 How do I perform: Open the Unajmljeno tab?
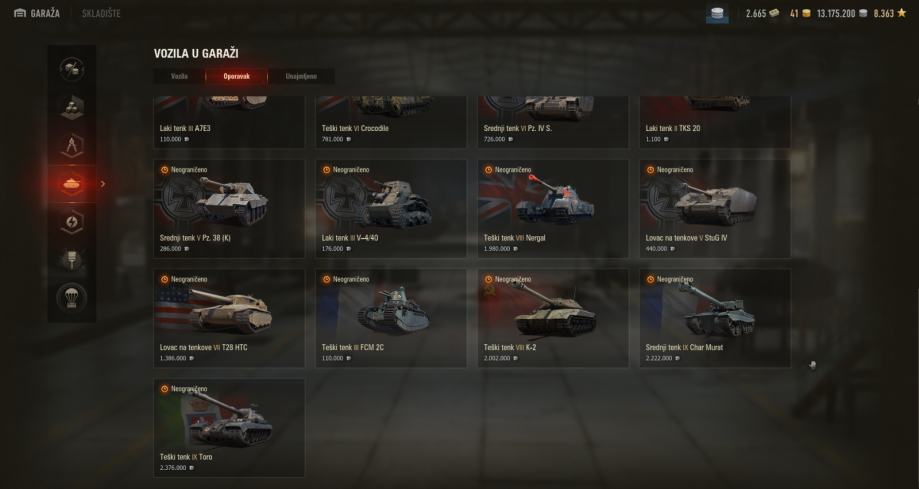pos(302,76)
